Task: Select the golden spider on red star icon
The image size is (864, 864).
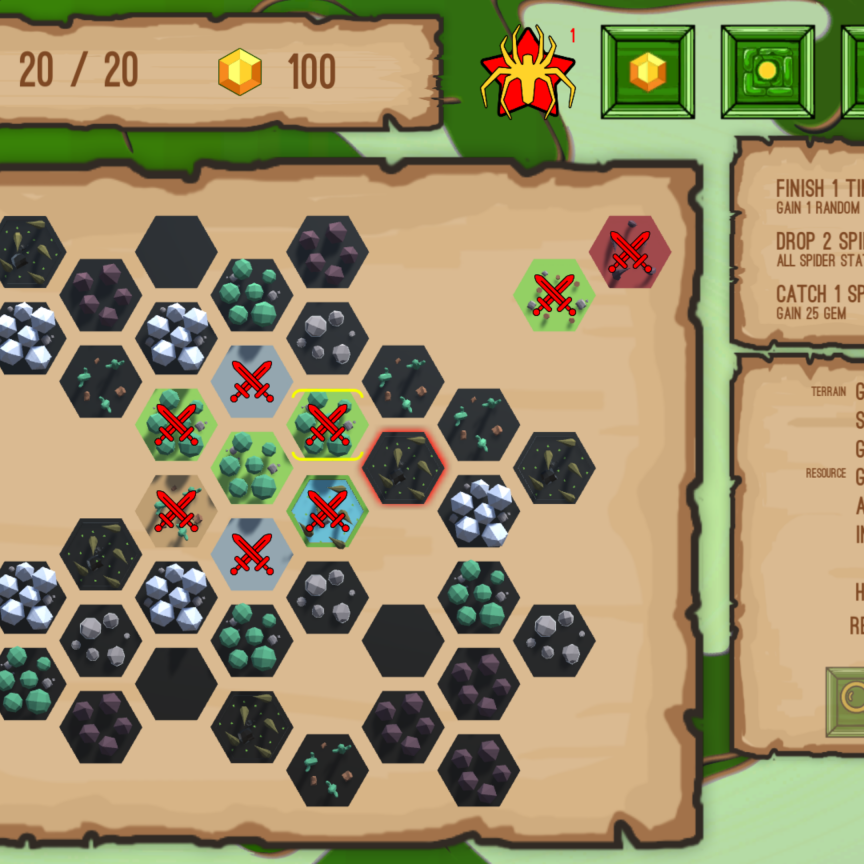Action: pos(527,72)
